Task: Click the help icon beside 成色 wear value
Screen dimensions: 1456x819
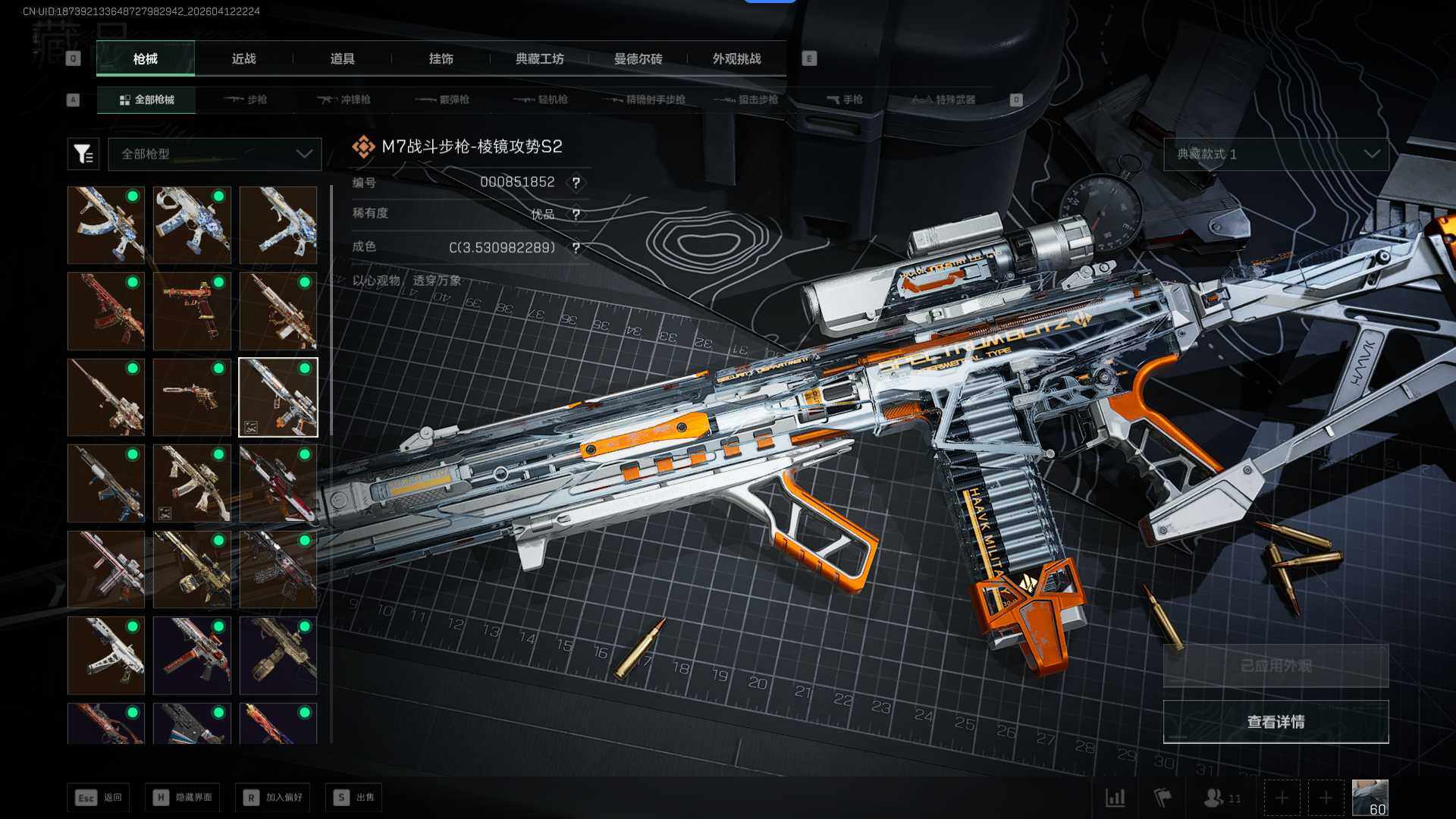Action: point(576,248)
